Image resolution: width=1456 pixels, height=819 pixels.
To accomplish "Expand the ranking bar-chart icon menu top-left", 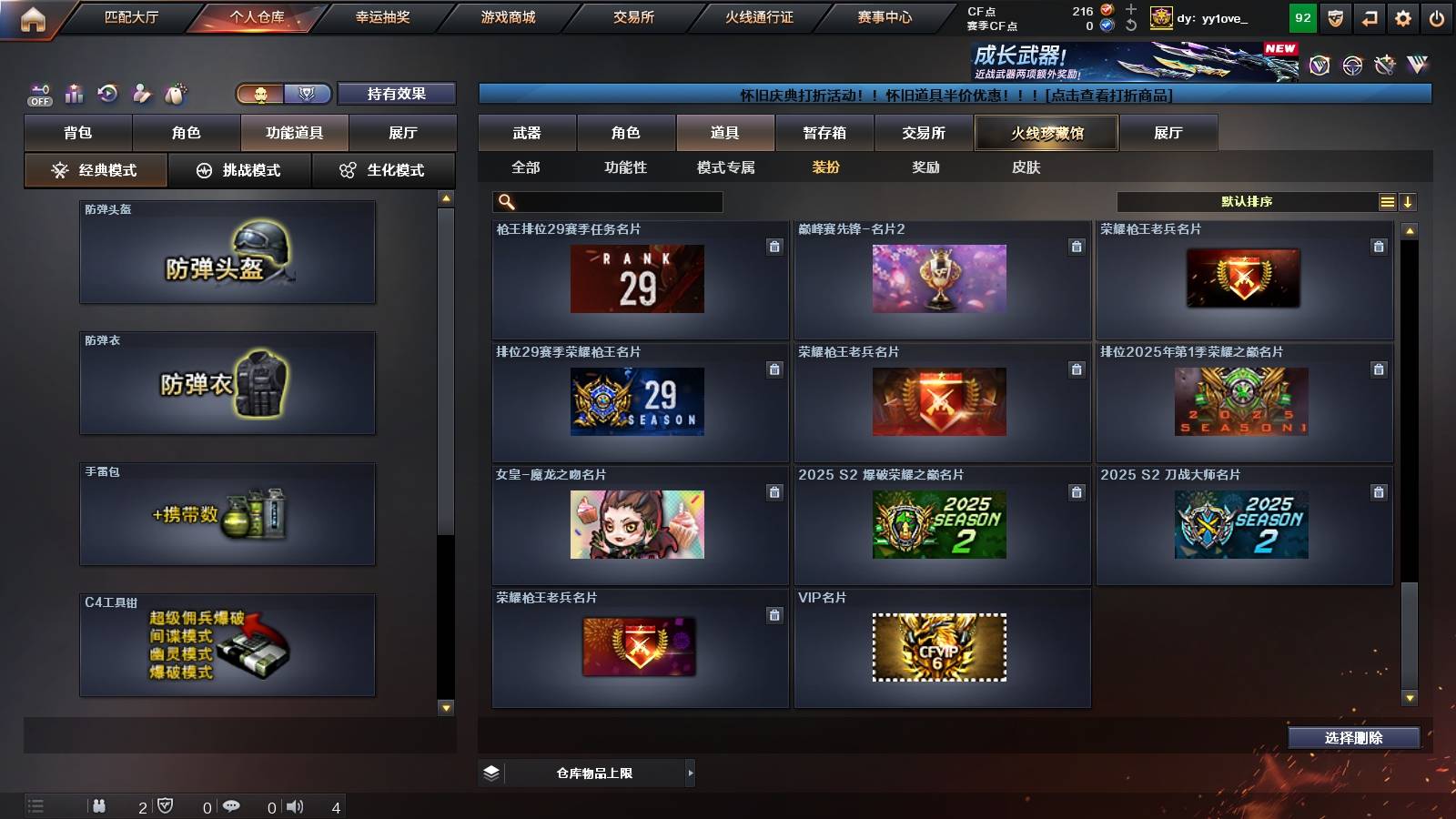I will [x=73, y=92].
